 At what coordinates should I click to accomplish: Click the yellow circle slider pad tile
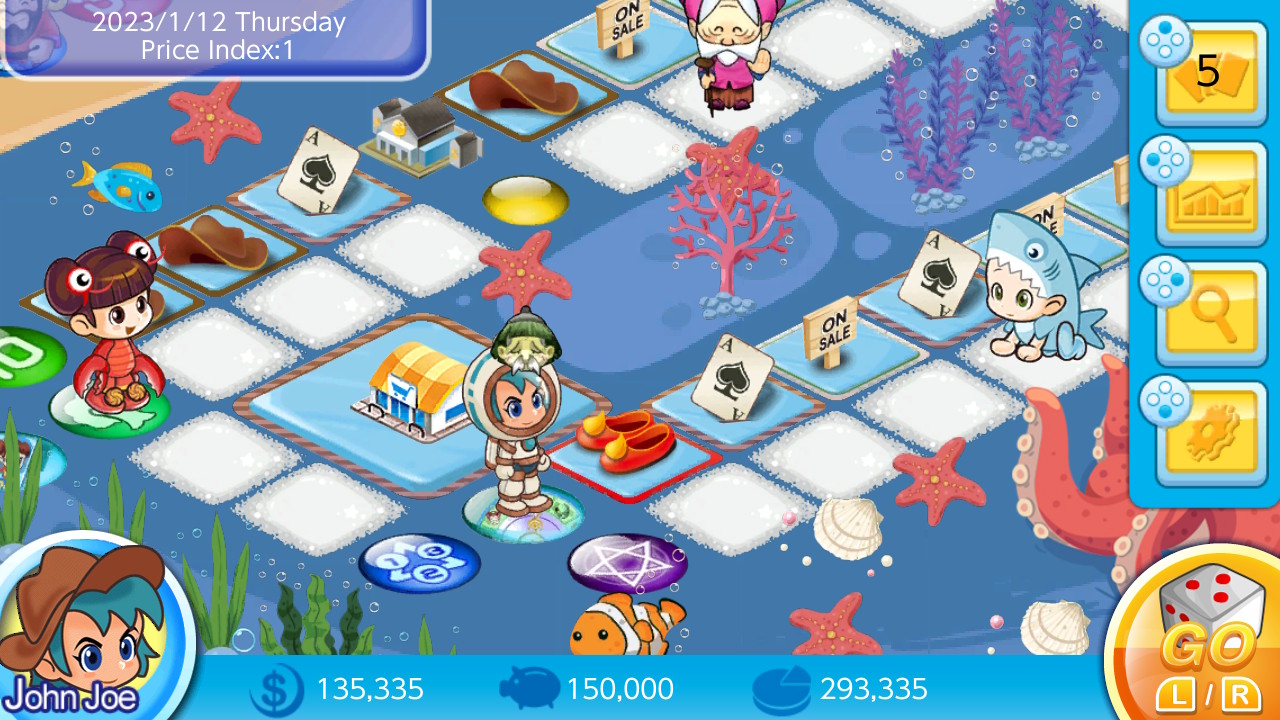click(524, 198)
